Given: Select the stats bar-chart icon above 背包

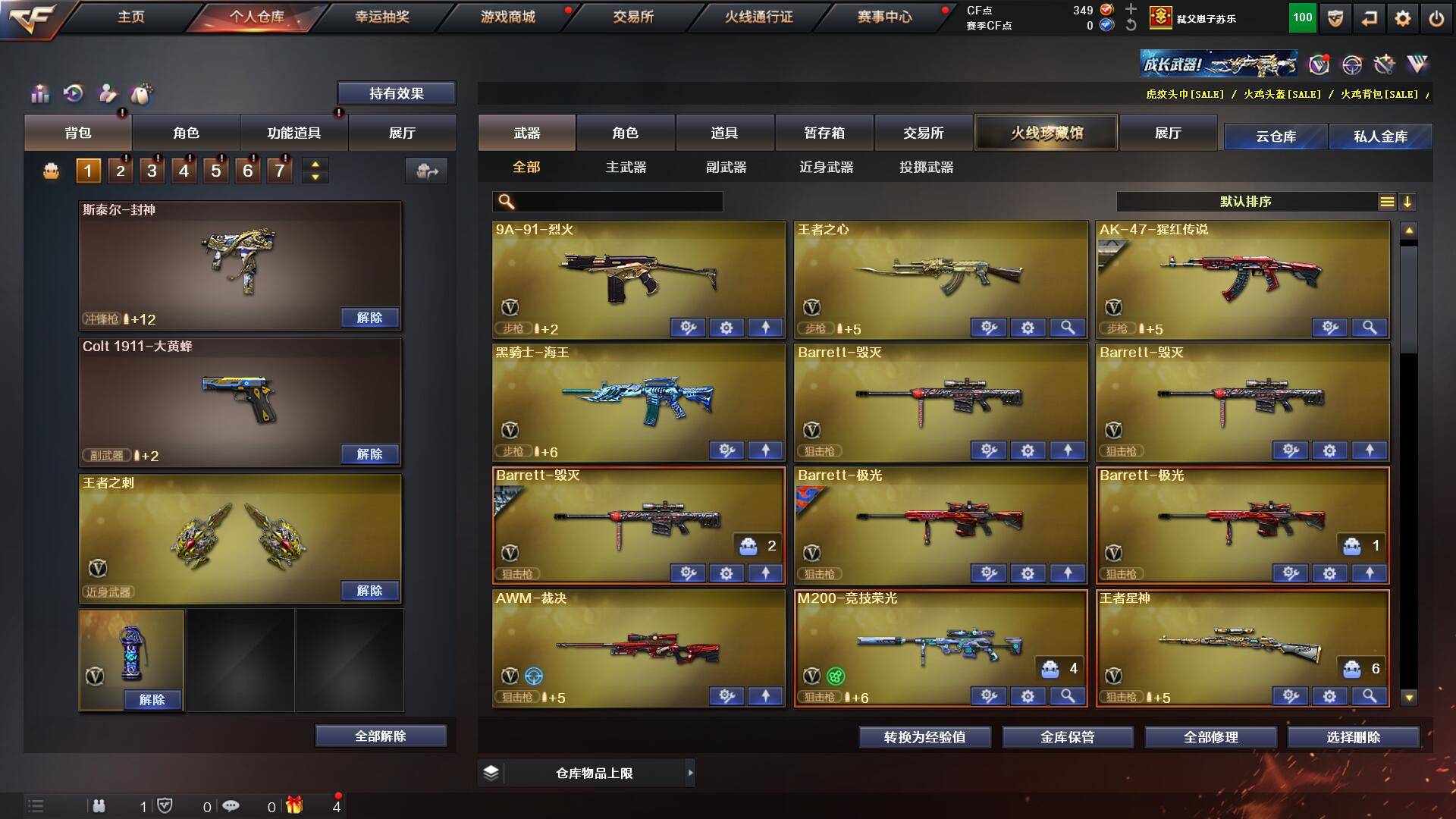Looking at the screenshot, I should (39, 94).
